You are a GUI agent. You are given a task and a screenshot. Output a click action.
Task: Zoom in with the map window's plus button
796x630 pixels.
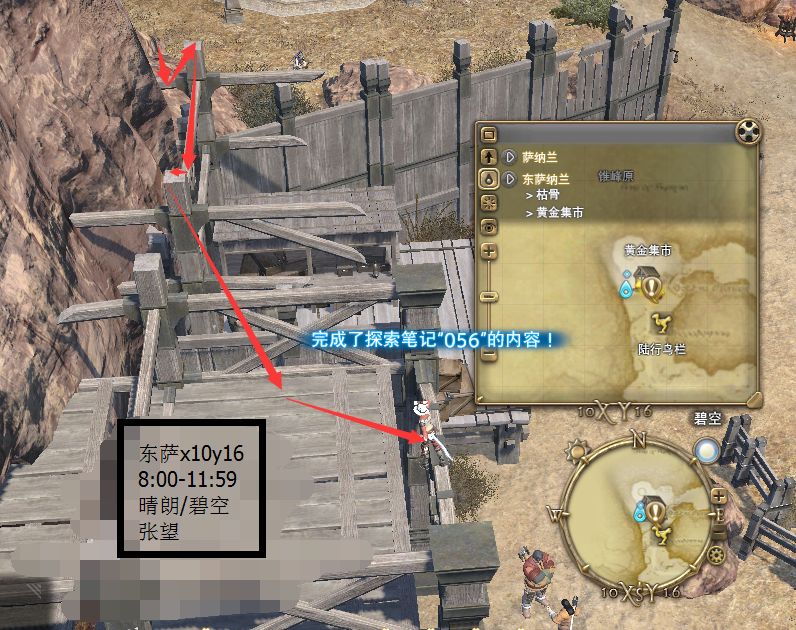[x=489, y=251]
